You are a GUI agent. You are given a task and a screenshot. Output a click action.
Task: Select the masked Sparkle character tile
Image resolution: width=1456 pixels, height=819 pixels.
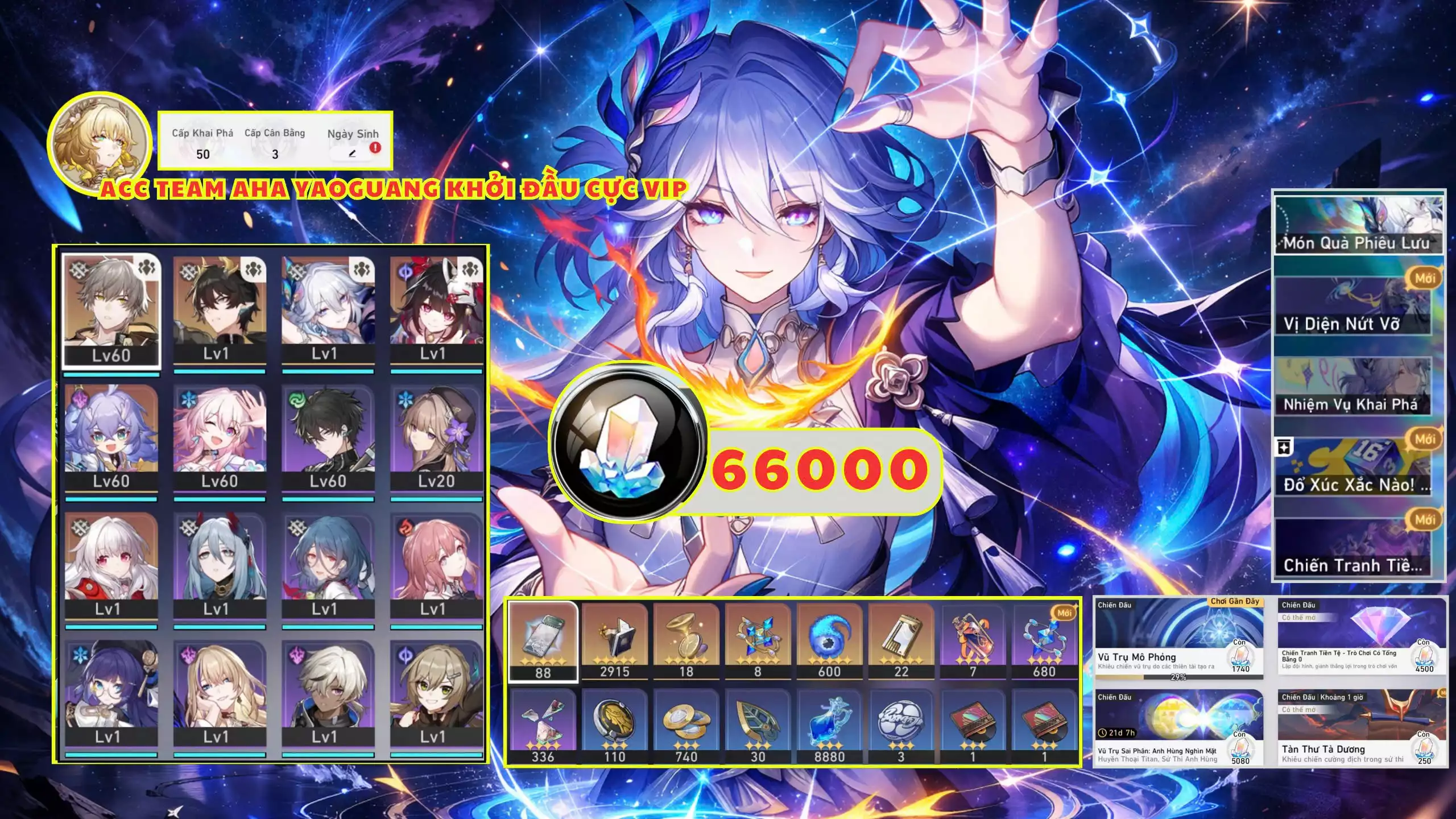(x=436, y=310)
